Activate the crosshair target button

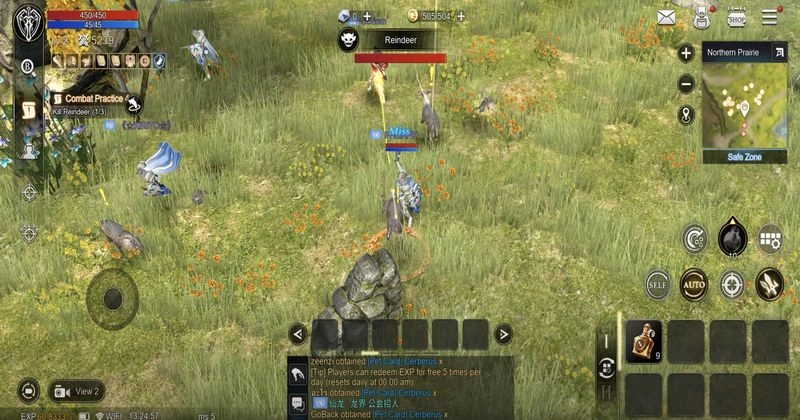pos(732,284)
